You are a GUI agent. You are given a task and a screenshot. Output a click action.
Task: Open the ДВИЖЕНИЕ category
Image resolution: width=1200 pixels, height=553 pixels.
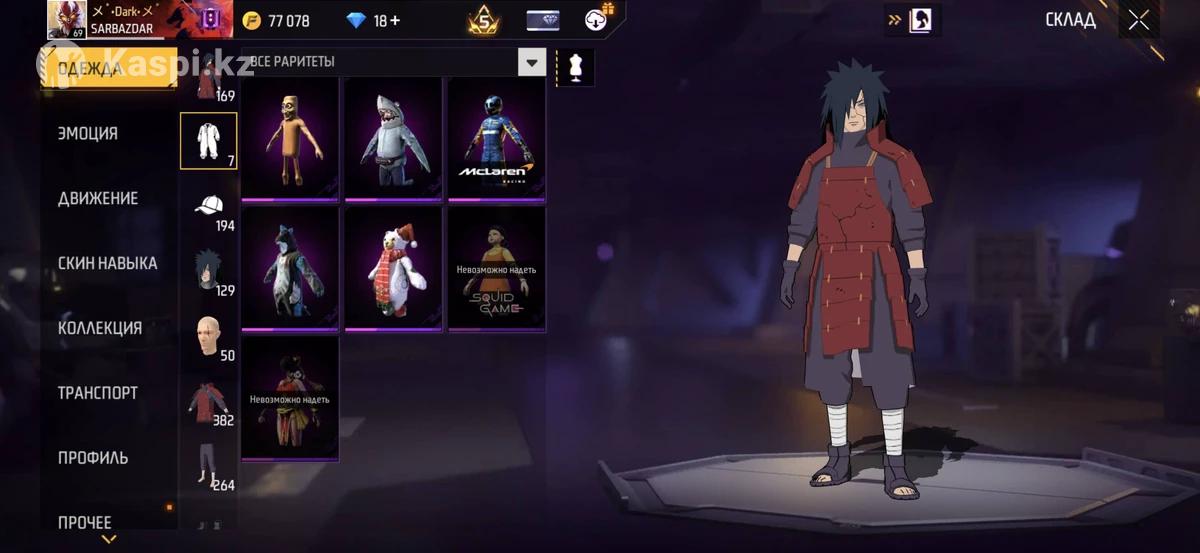pyautogui.click(x=98, y=199)
